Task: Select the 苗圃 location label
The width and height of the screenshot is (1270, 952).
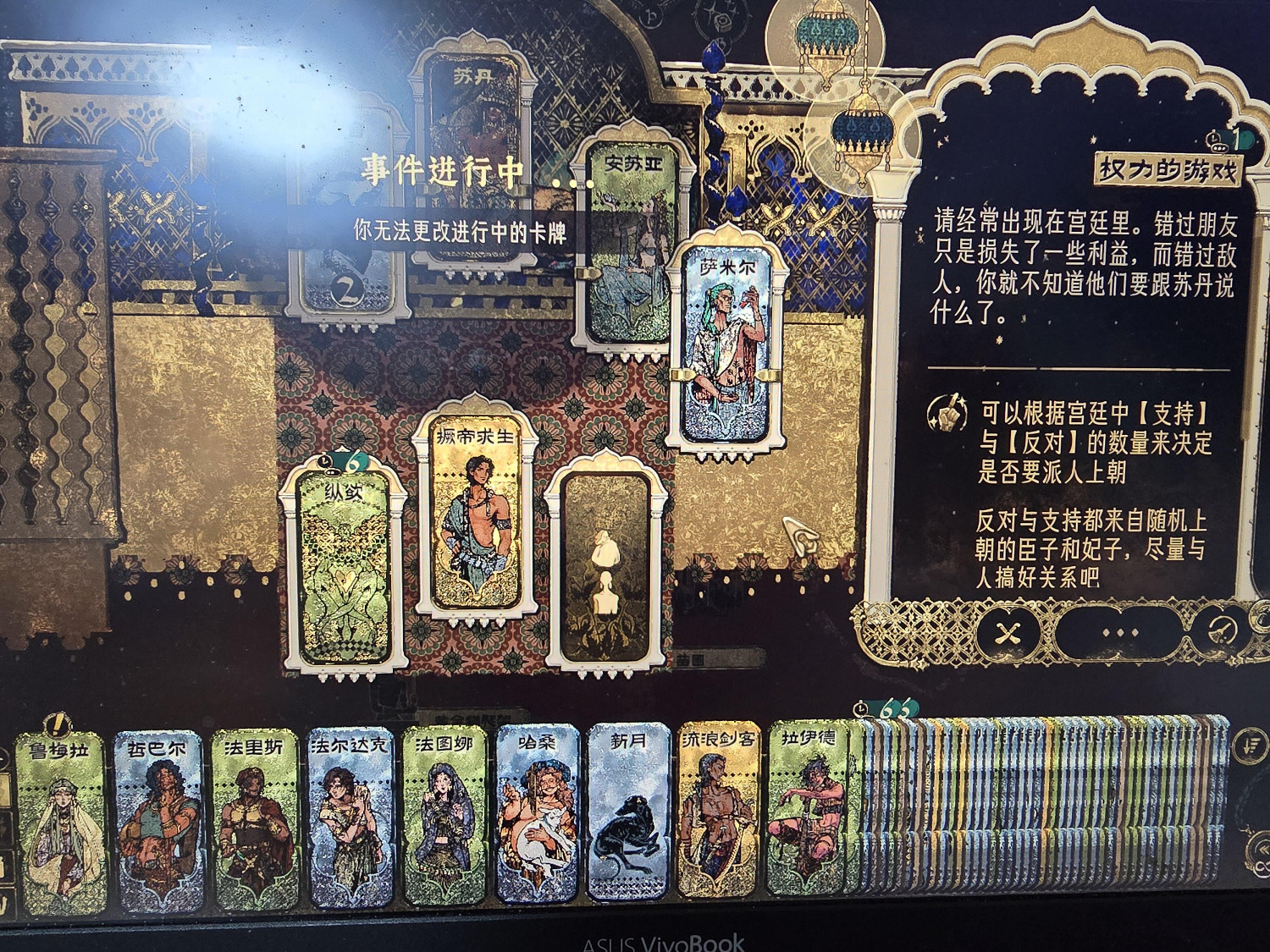Action: (690, 660)
